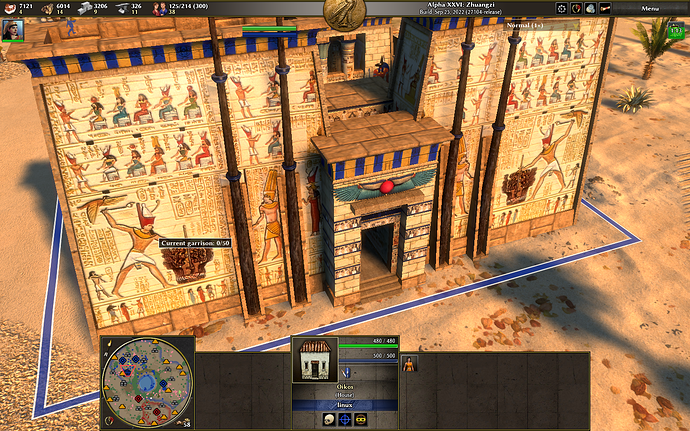Train the female citizen unit
This screenshot has height=431, width=690.
(x=408, y=364)
